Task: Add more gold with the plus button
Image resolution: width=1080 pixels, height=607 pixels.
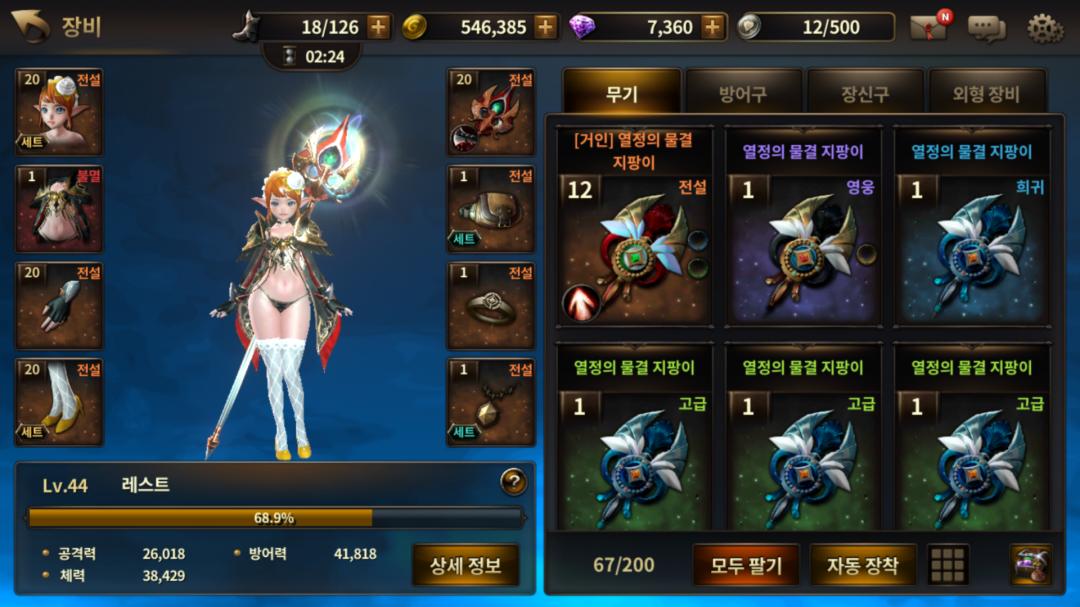Action: tap(546, 27)
